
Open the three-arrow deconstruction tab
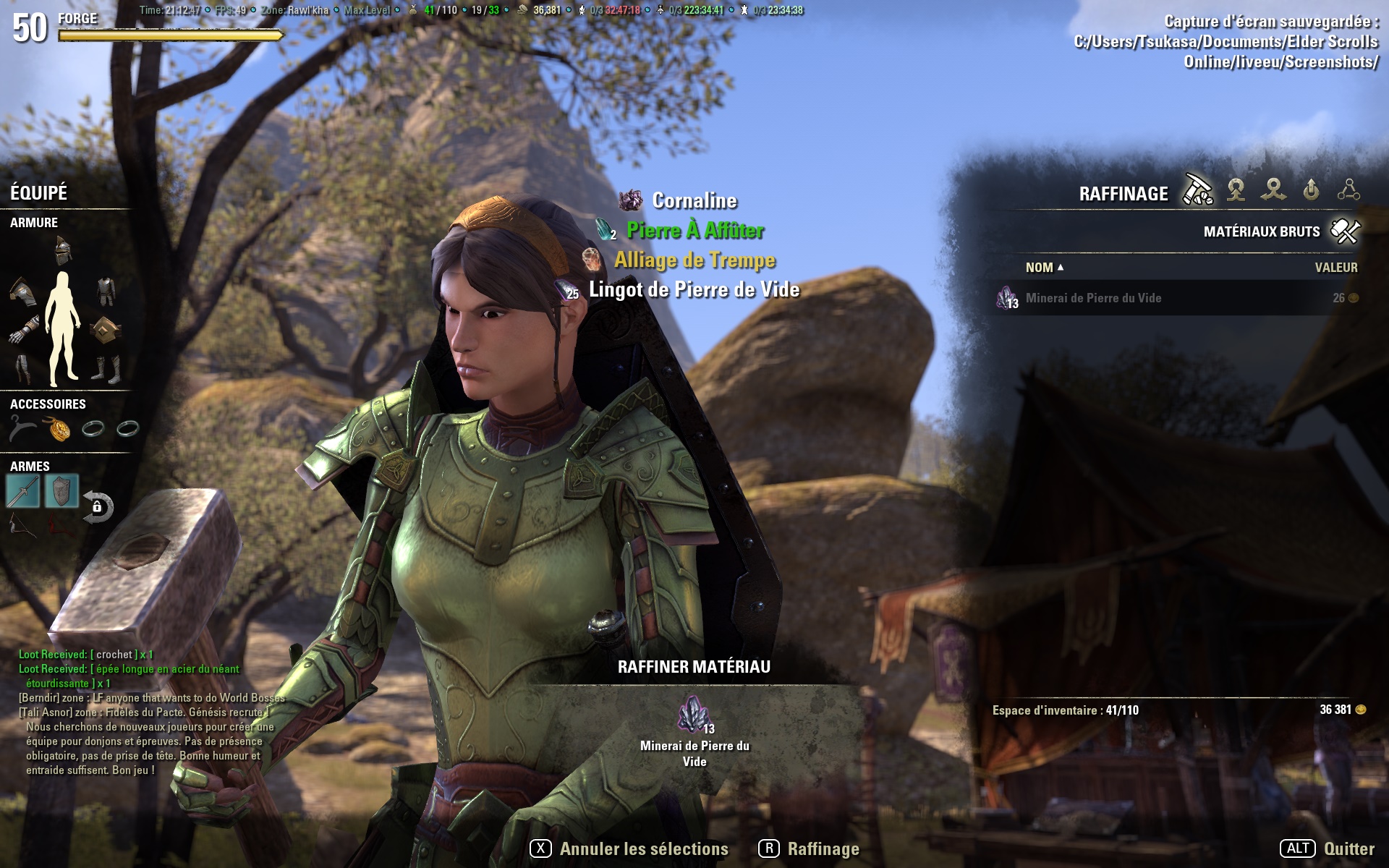tap(1273, 191)
